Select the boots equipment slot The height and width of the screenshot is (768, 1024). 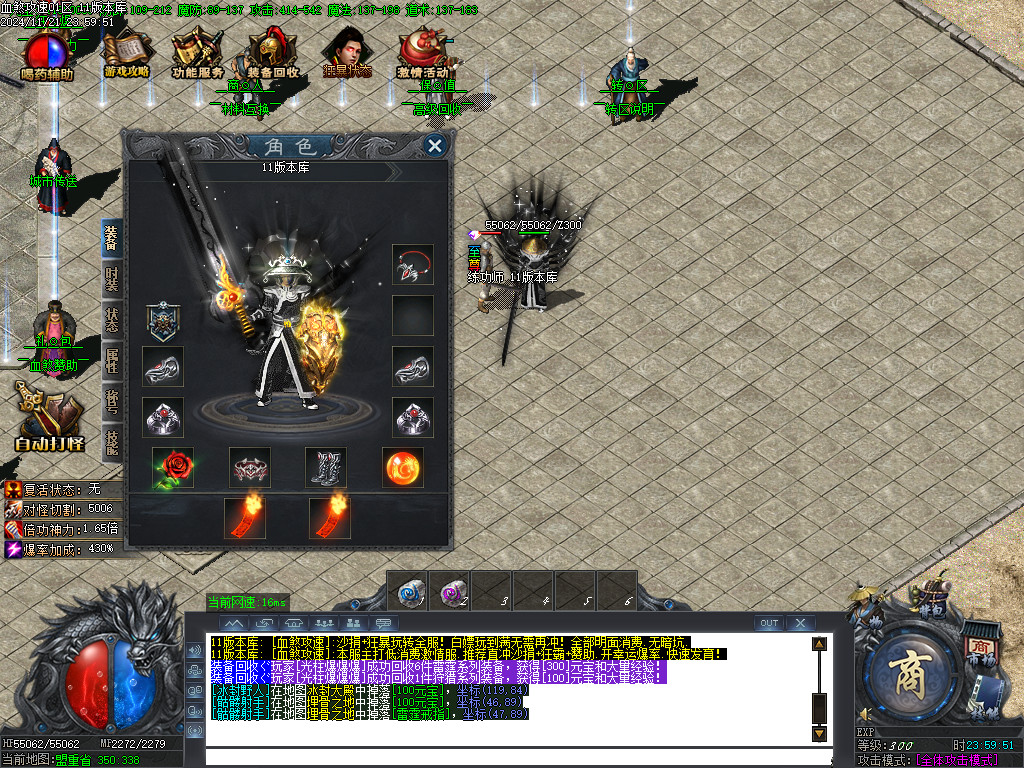326,467
